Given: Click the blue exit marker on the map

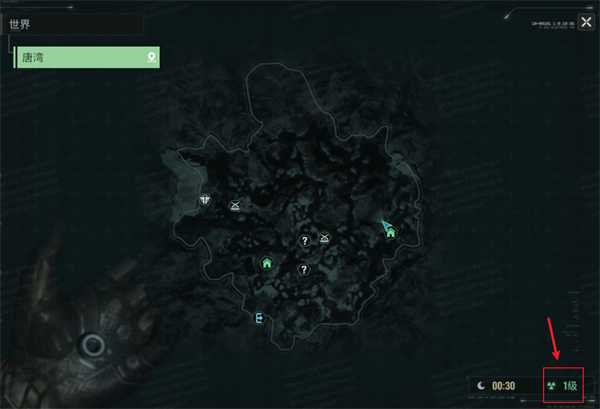Looking at the screenshot, I should (260, 318).
